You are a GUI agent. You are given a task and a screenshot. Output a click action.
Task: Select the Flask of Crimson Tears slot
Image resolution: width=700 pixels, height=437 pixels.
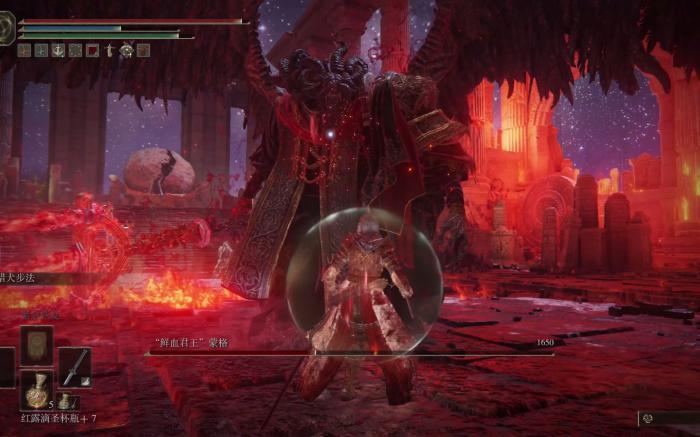[36, 391]
